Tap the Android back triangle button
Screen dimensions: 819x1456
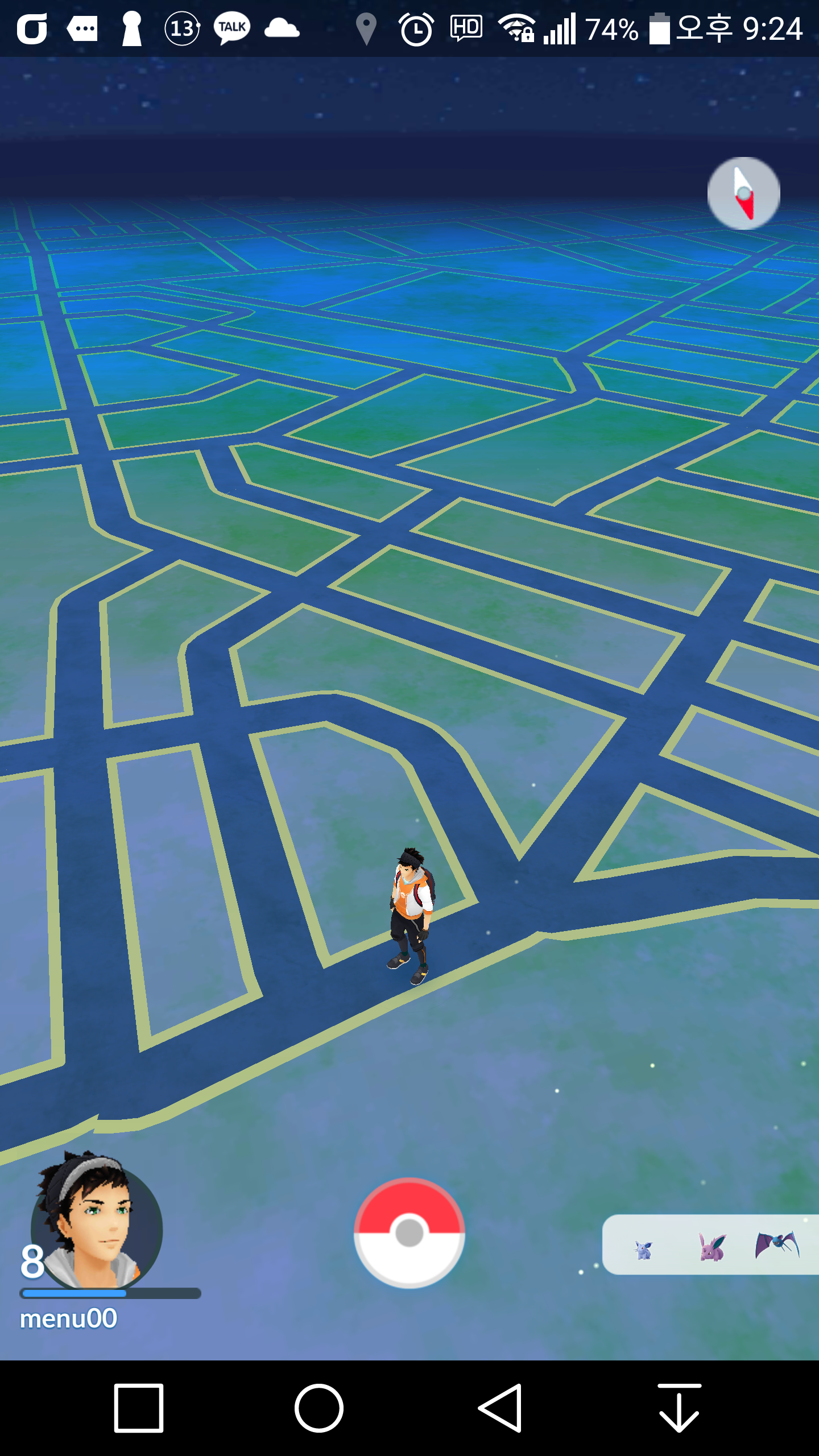[x=501, y=1408]
